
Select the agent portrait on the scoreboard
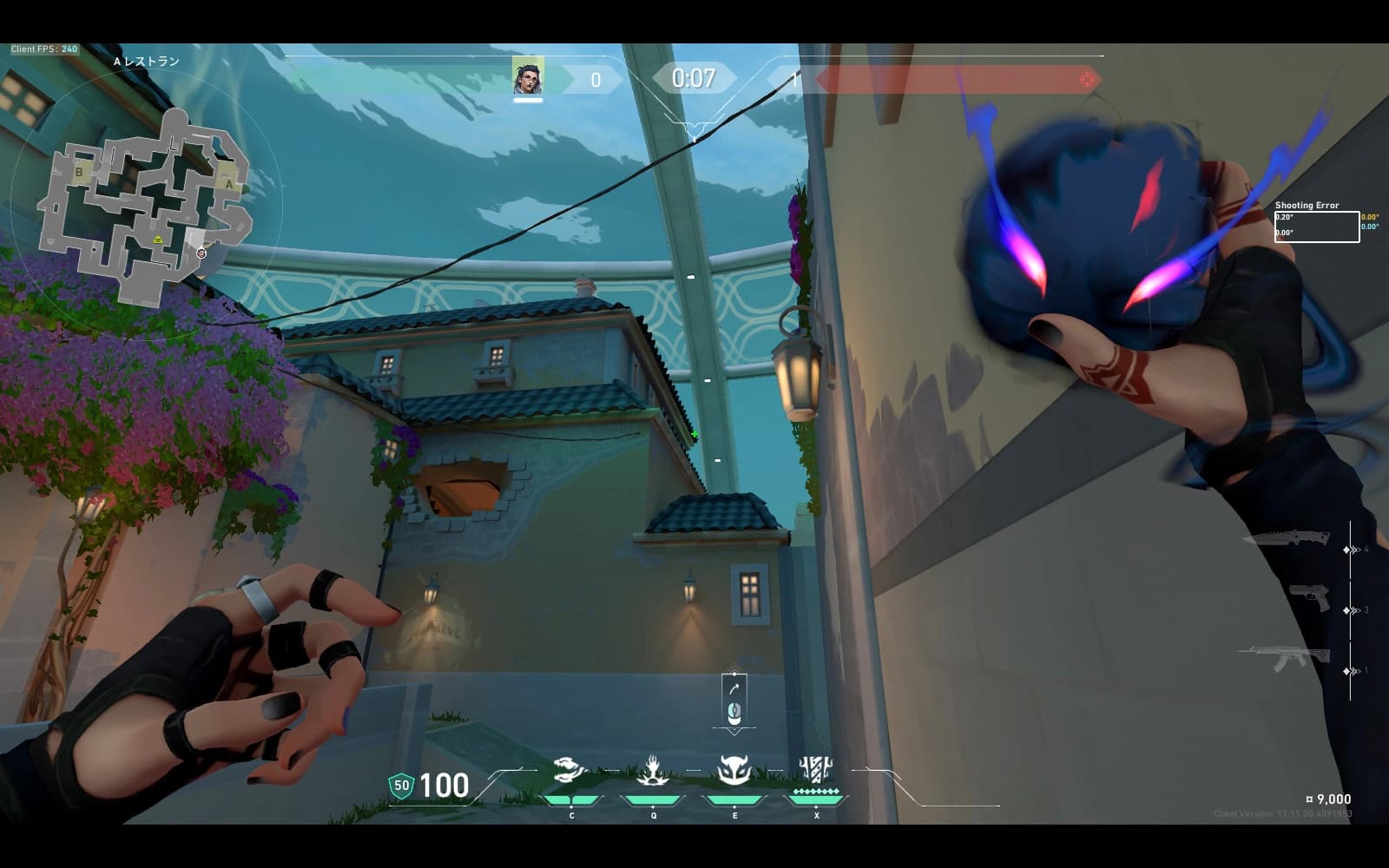pyautogui.click(x=528, y=78)
